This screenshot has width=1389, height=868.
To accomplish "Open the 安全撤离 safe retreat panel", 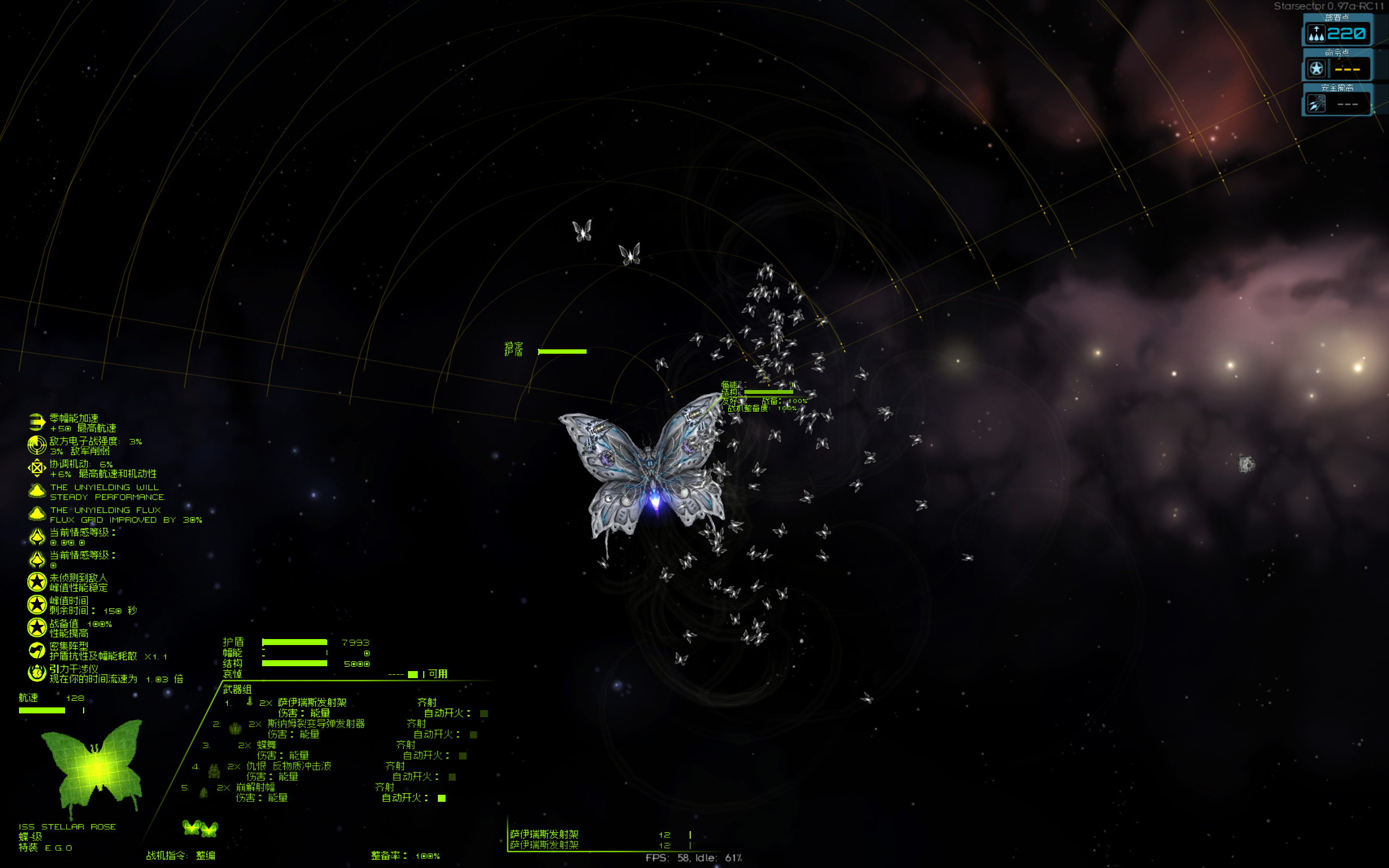I will tap(1337, 102).
